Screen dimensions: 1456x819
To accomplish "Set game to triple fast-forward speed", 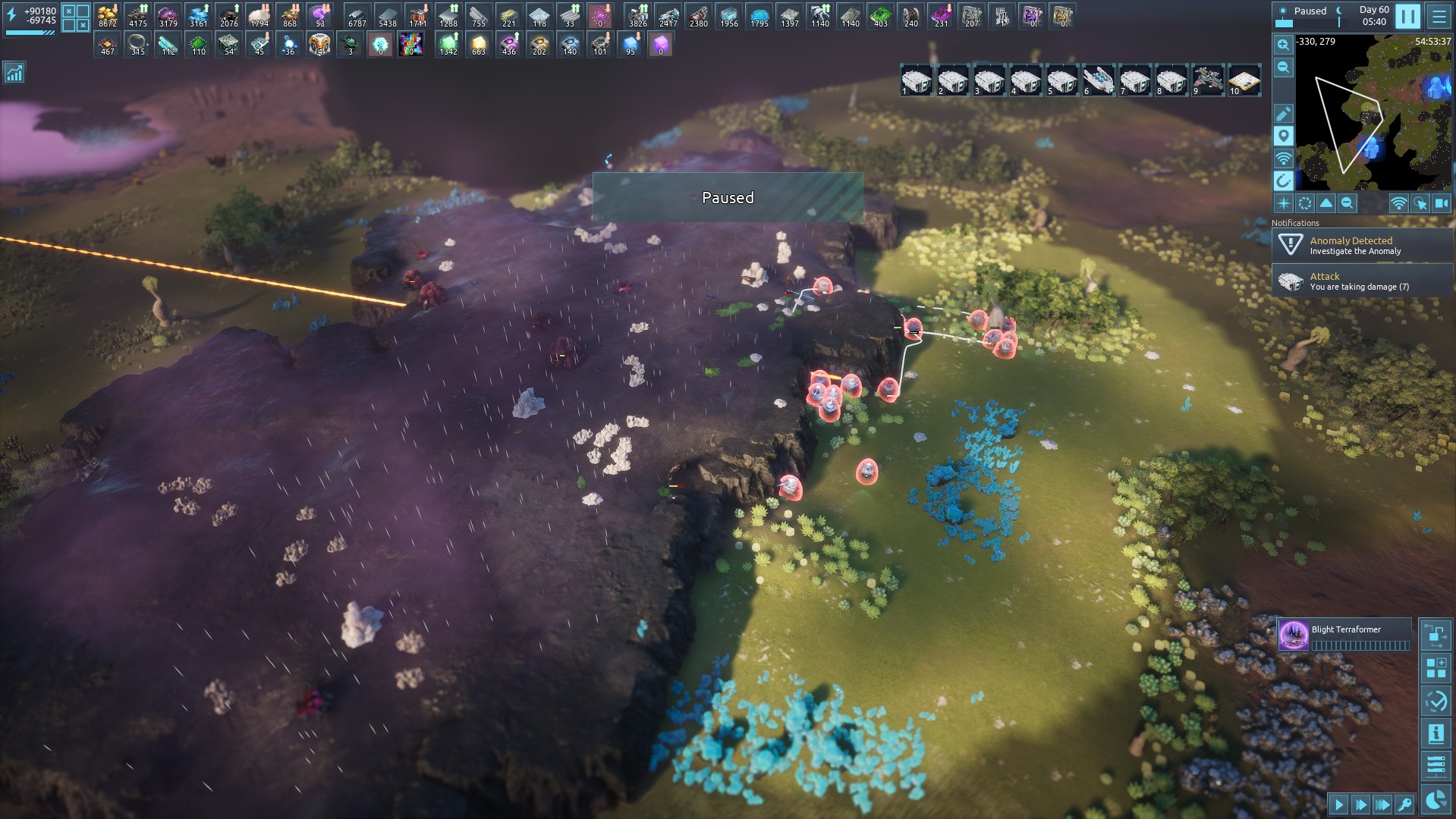I will [1382, 805].
